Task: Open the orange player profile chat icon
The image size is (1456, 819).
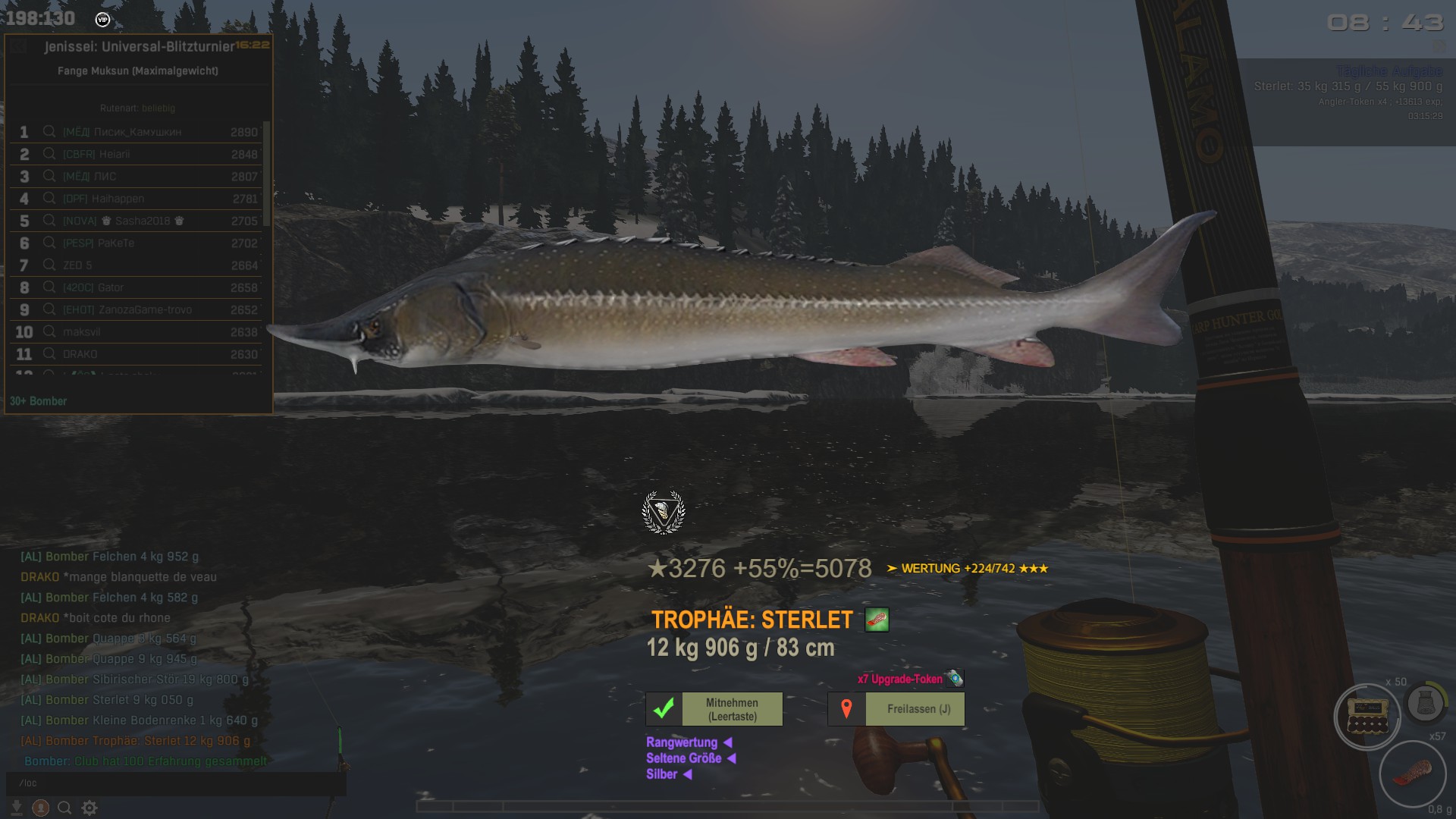Action: [x=41, y=808]
